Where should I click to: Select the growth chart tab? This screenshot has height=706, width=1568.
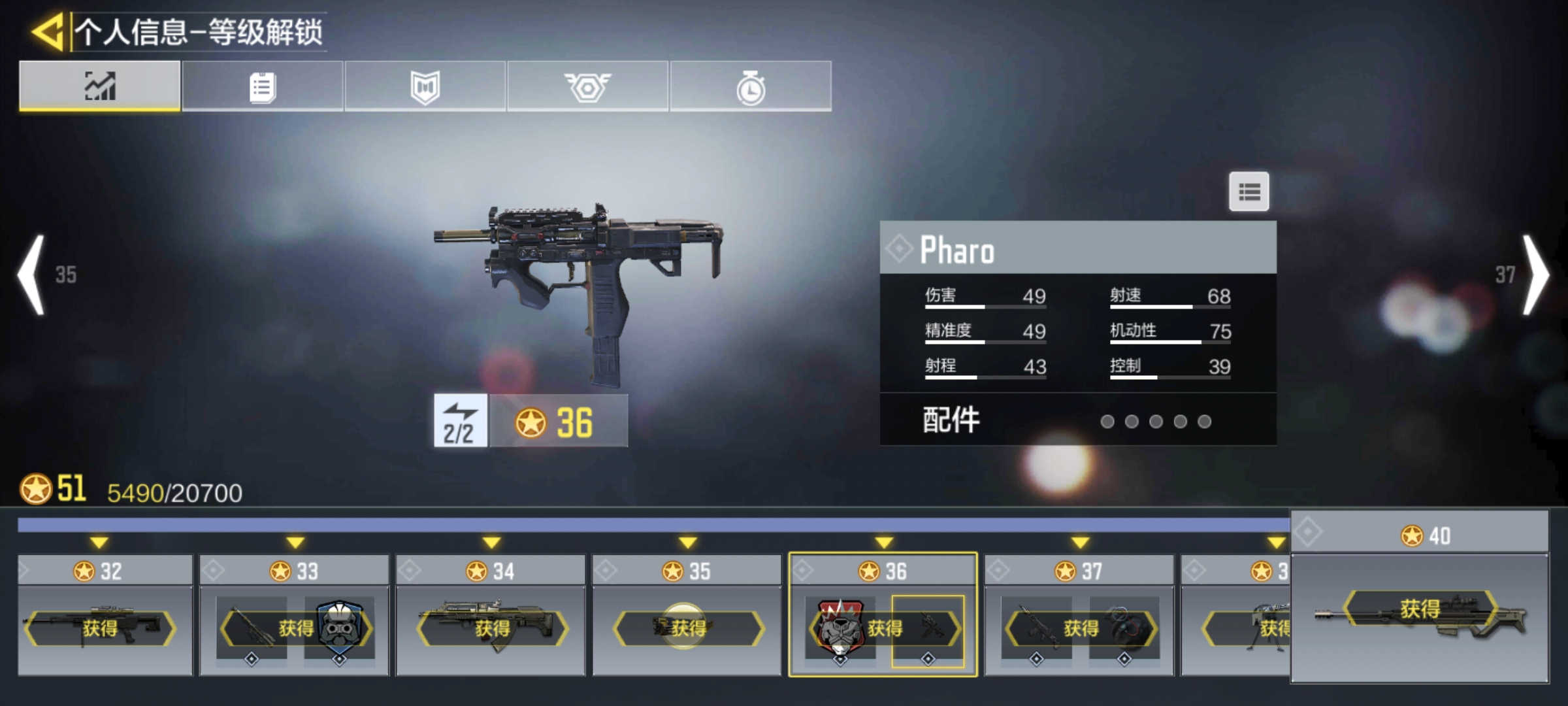(100, 86)
